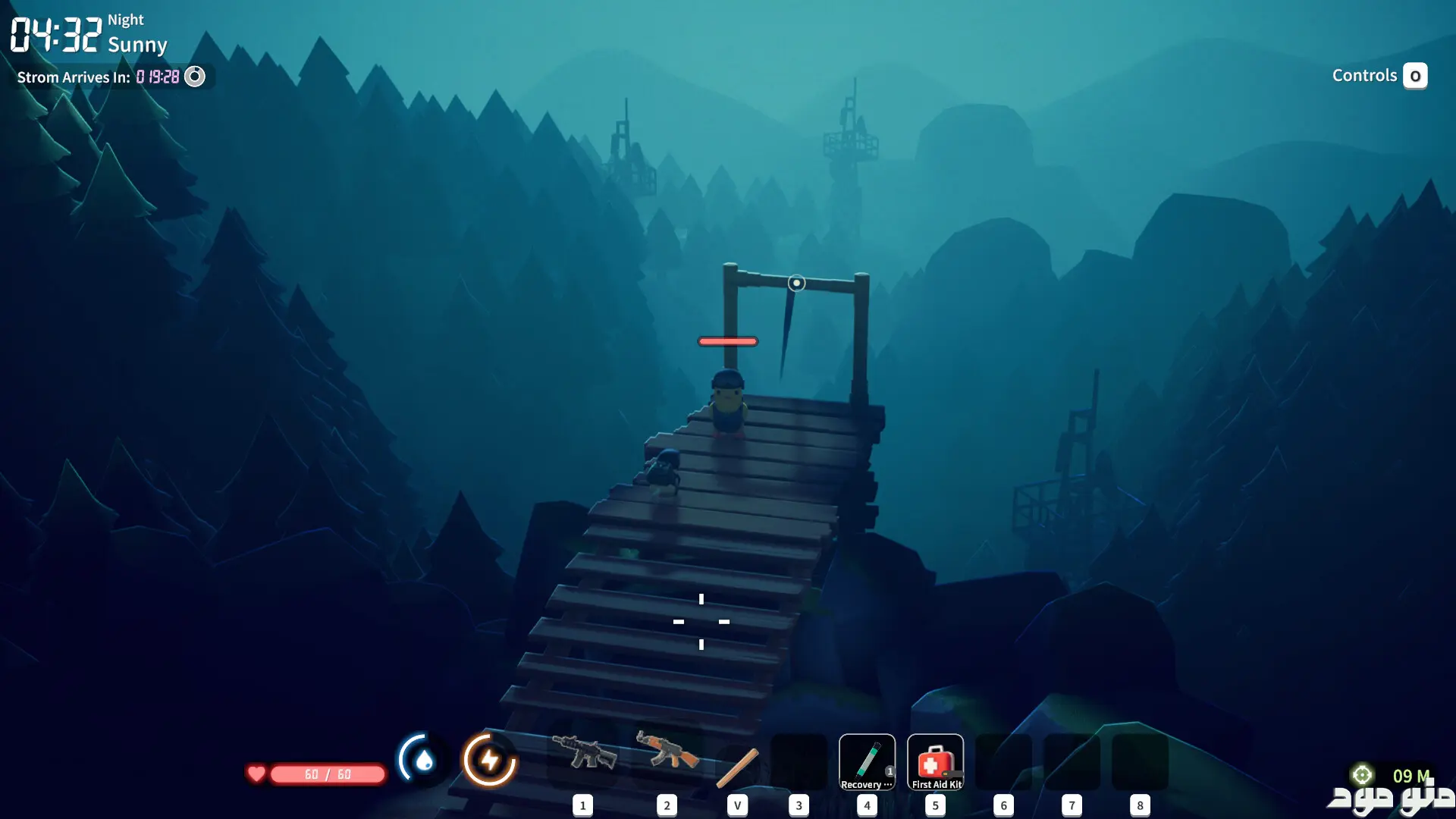Choose the wooden stick melee weapon
Image resolution: width=1456 pixels, height=819 pixels.
click(x=737, y=767)
